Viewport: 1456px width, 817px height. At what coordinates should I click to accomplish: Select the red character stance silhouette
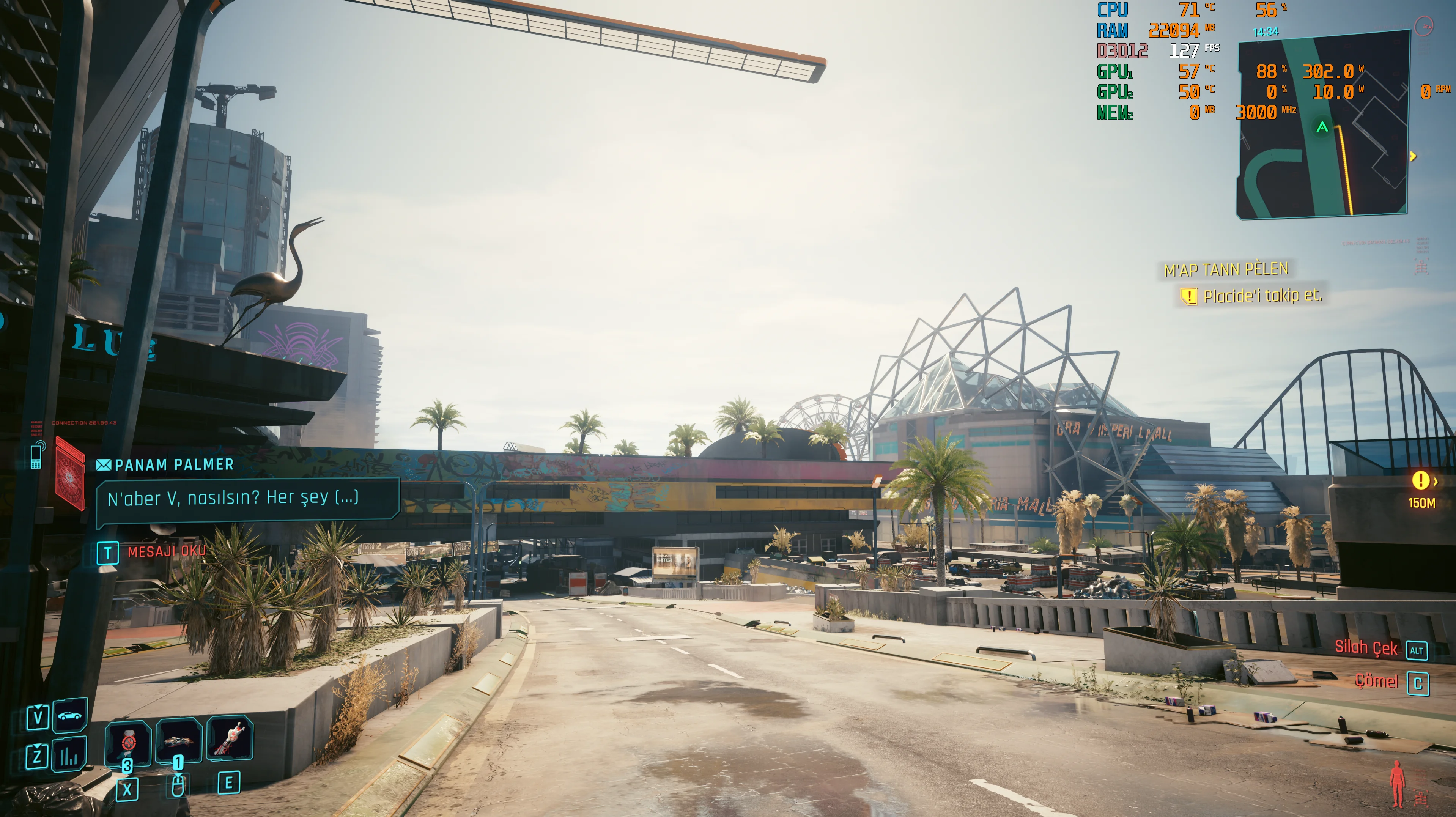[1397, 783]
